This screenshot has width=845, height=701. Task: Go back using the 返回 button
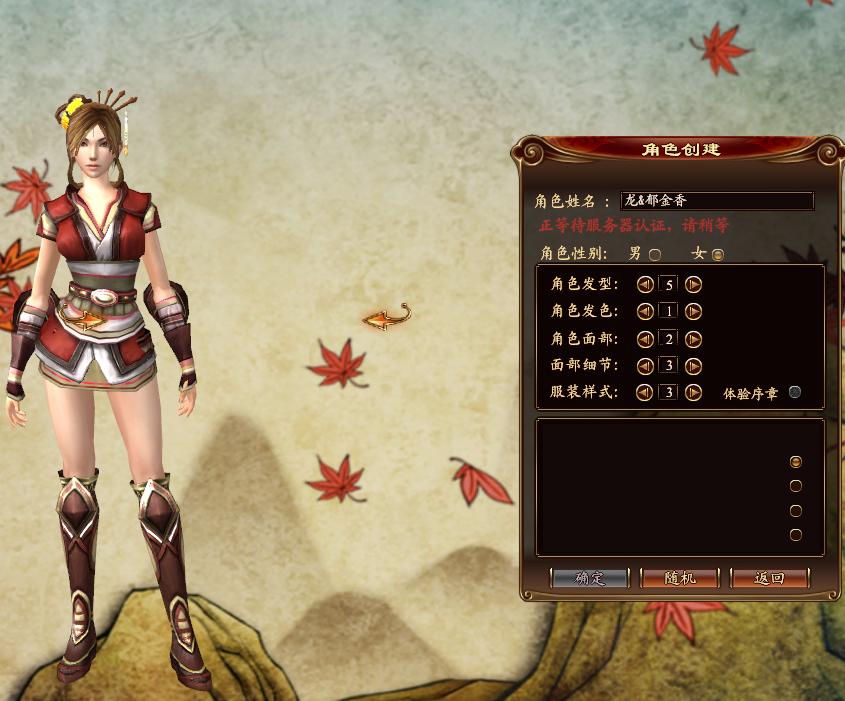(769, 578)
